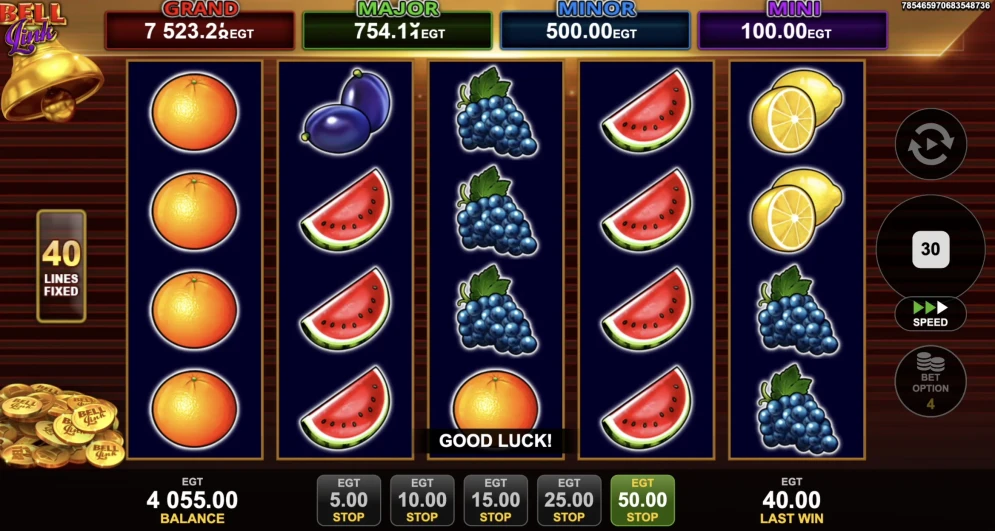Pick the 25.00 EGT bet button
The image size is (995, 531).
(569, 500)
